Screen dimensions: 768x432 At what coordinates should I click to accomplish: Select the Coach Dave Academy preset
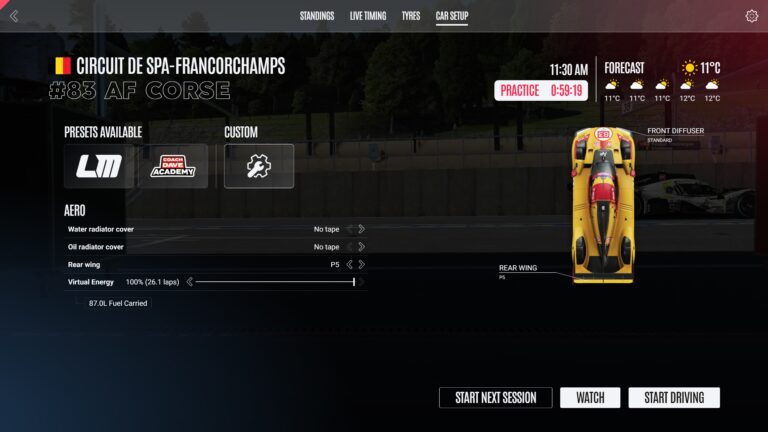coord(173,166)
